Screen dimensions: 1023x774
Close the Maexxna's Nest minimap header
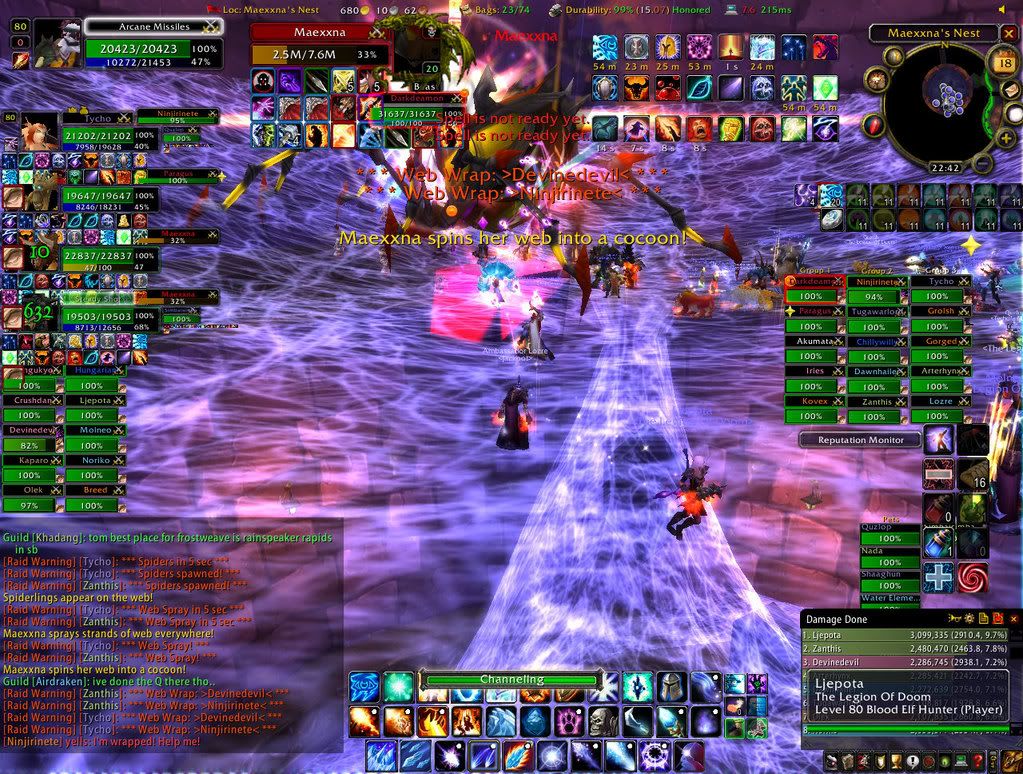[x=1007, y=33]
